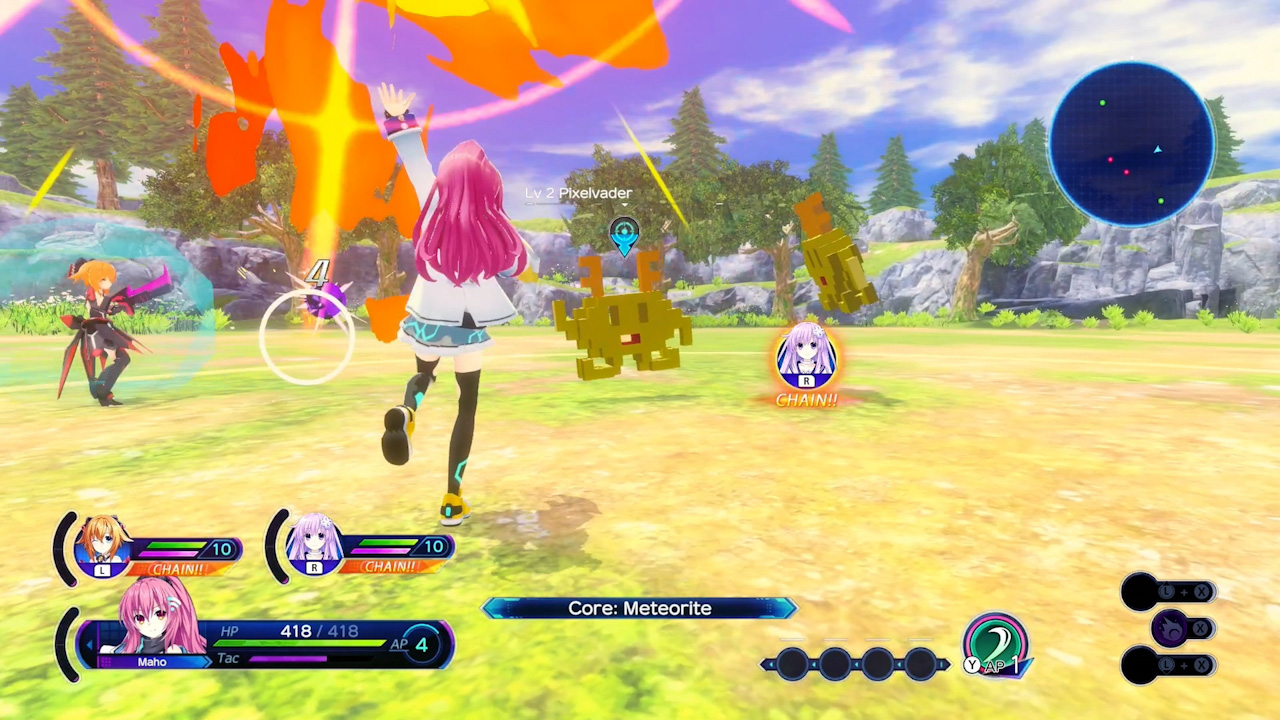Click the CHAIN!! badge floating over the enemy
This screenshot has height=720, width=1280.
[806, 400]
